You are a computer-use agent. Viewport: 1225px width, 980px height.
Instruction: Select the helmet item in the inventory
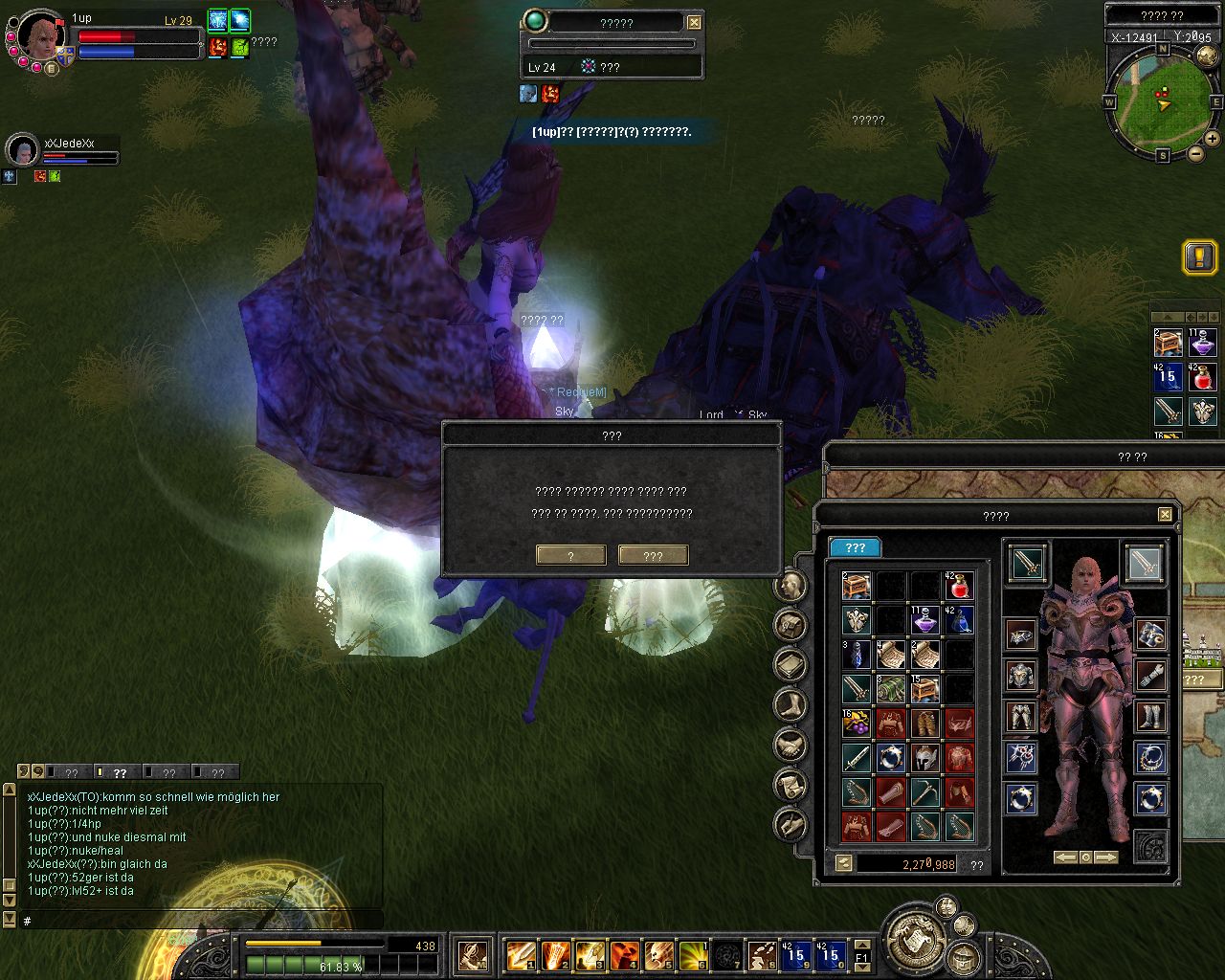pyautogui.click(x=924, y=758)
